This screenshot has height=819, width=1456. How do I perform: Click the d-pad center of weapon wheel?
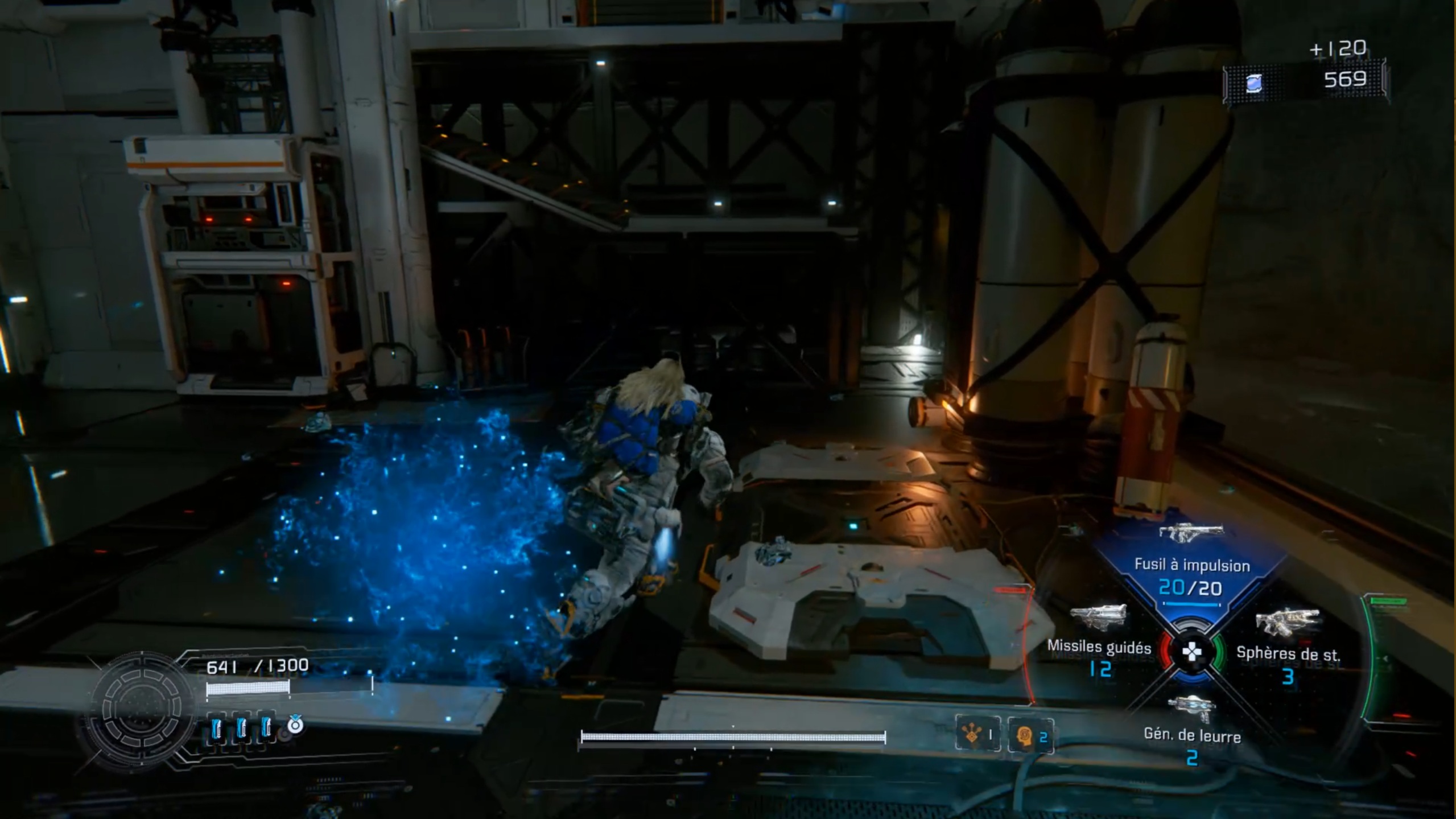pos(1191,652)
